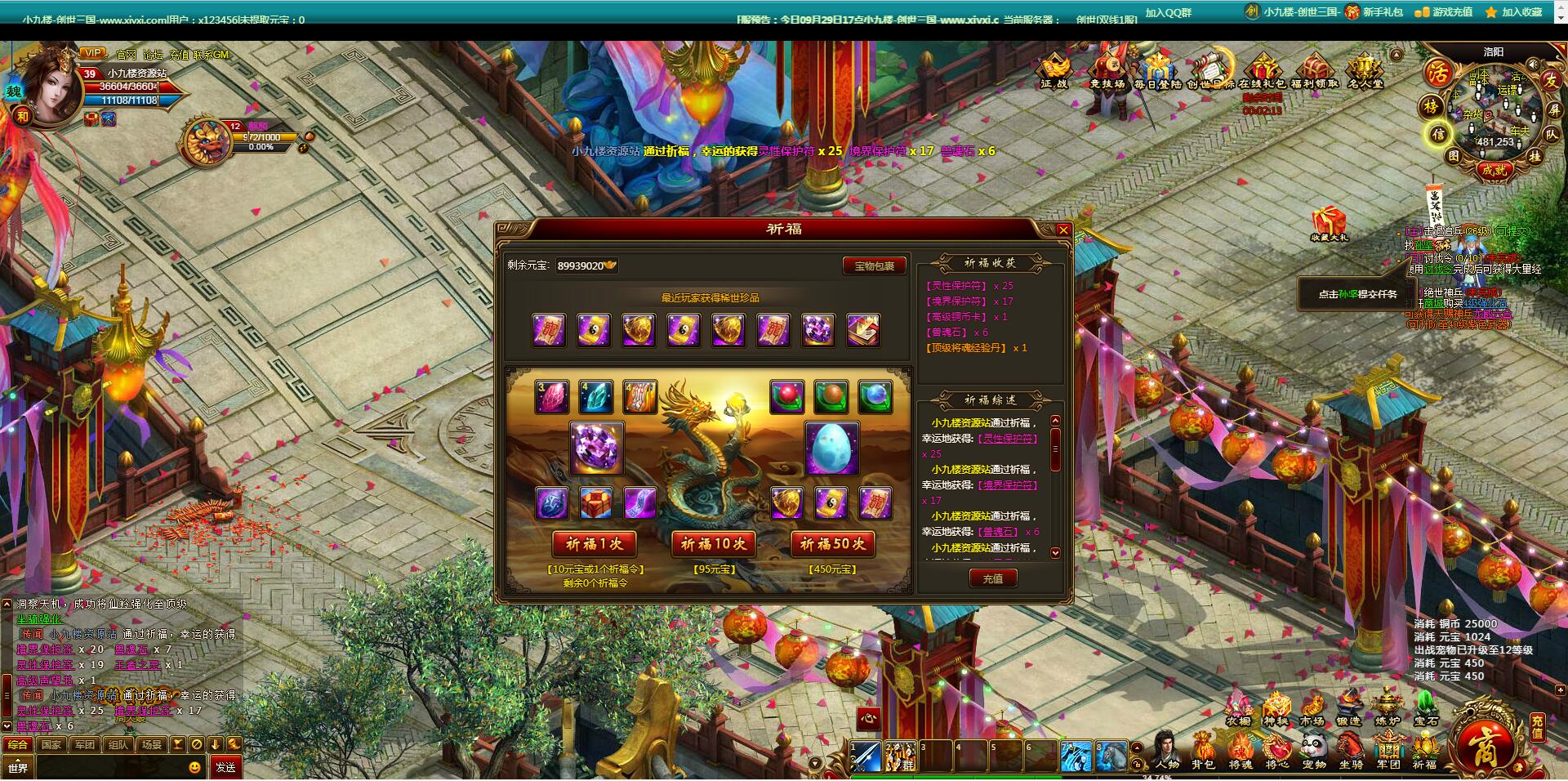
Task: Toggle the smiley emoticon in the chat bar
Action: [194, 767]
